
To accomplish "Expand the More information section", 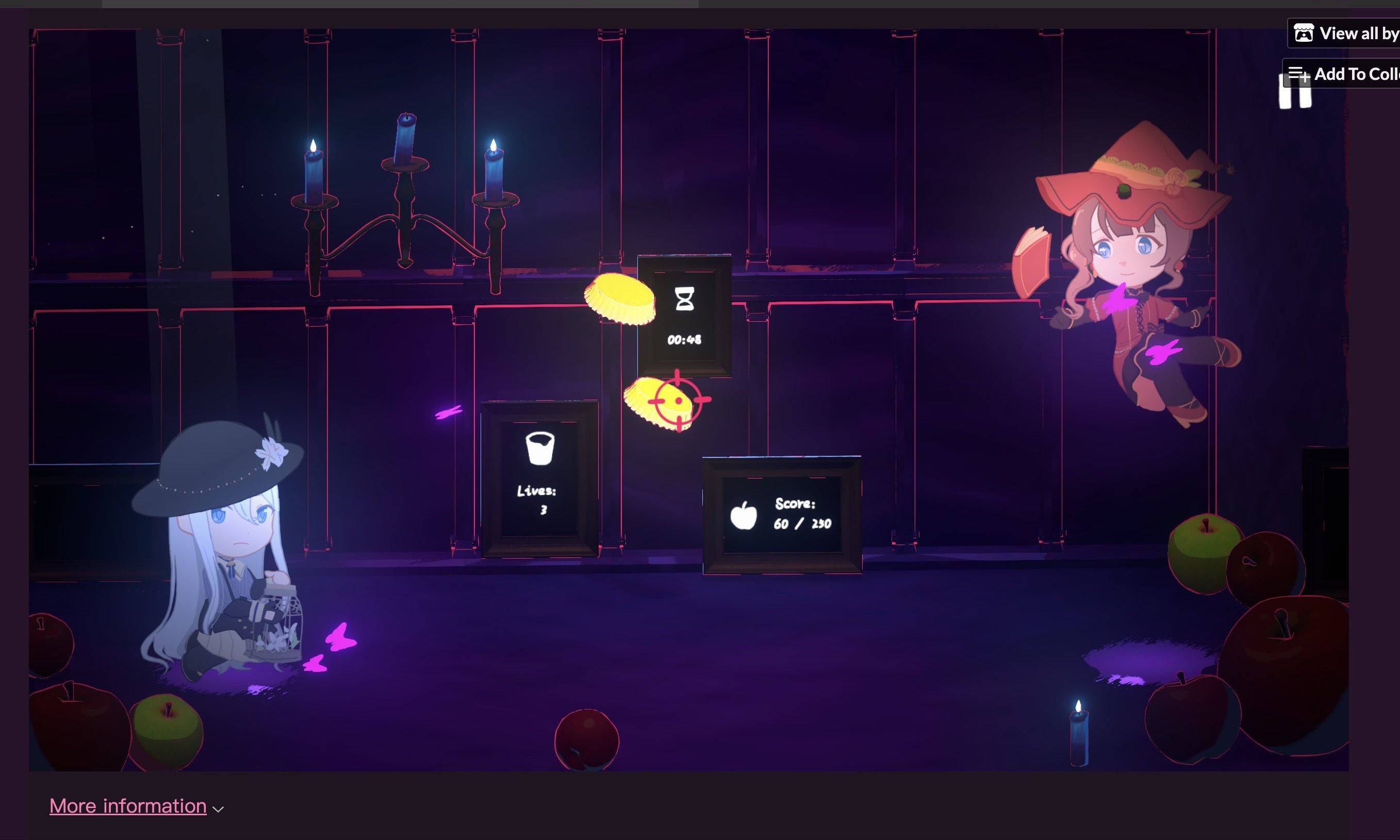I will tap(128, 805).
